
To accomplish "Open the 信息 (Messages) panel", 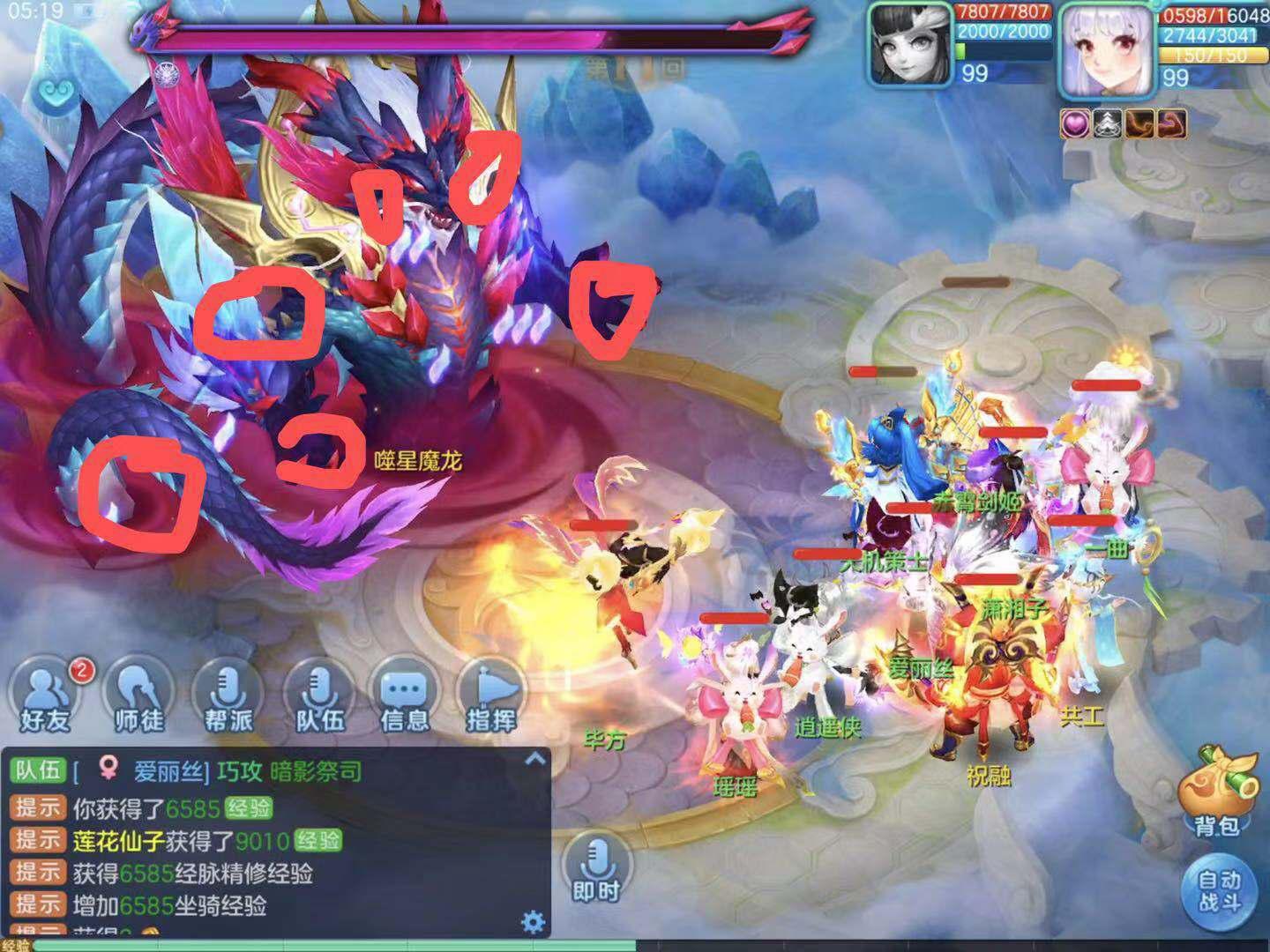I will [404, 697].
